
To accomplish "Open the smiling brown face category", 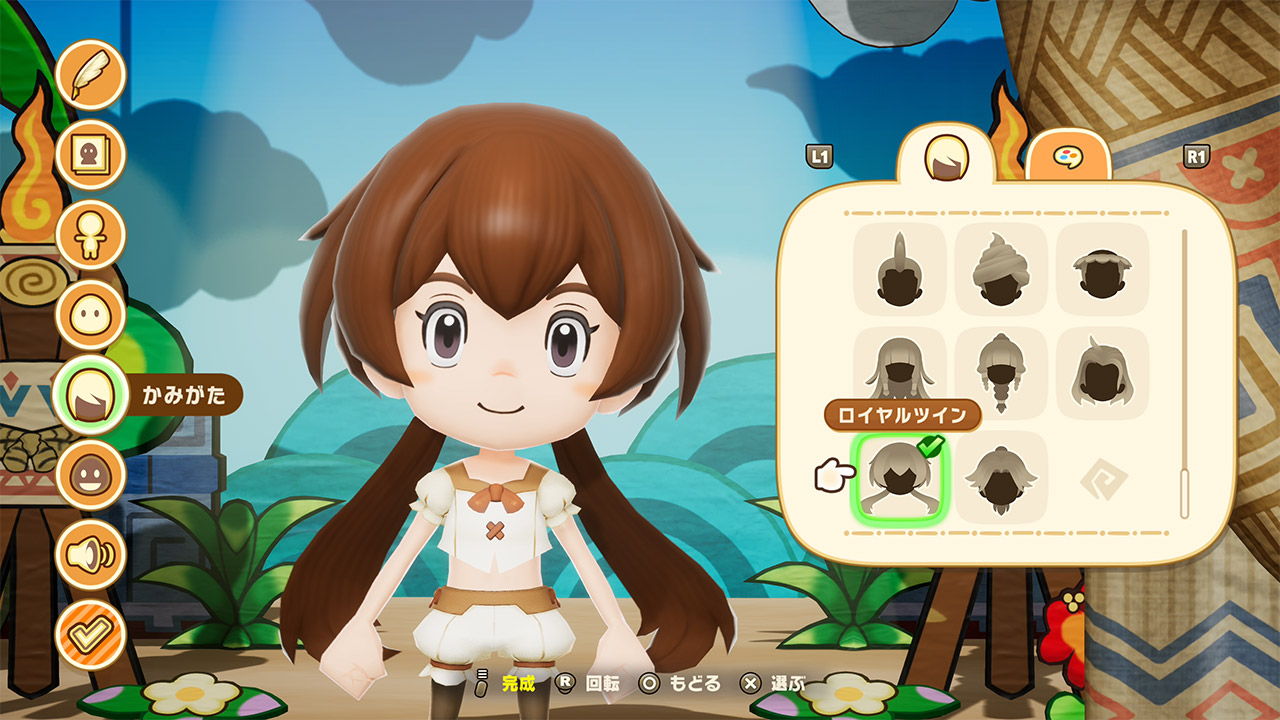I will (90, 475).
